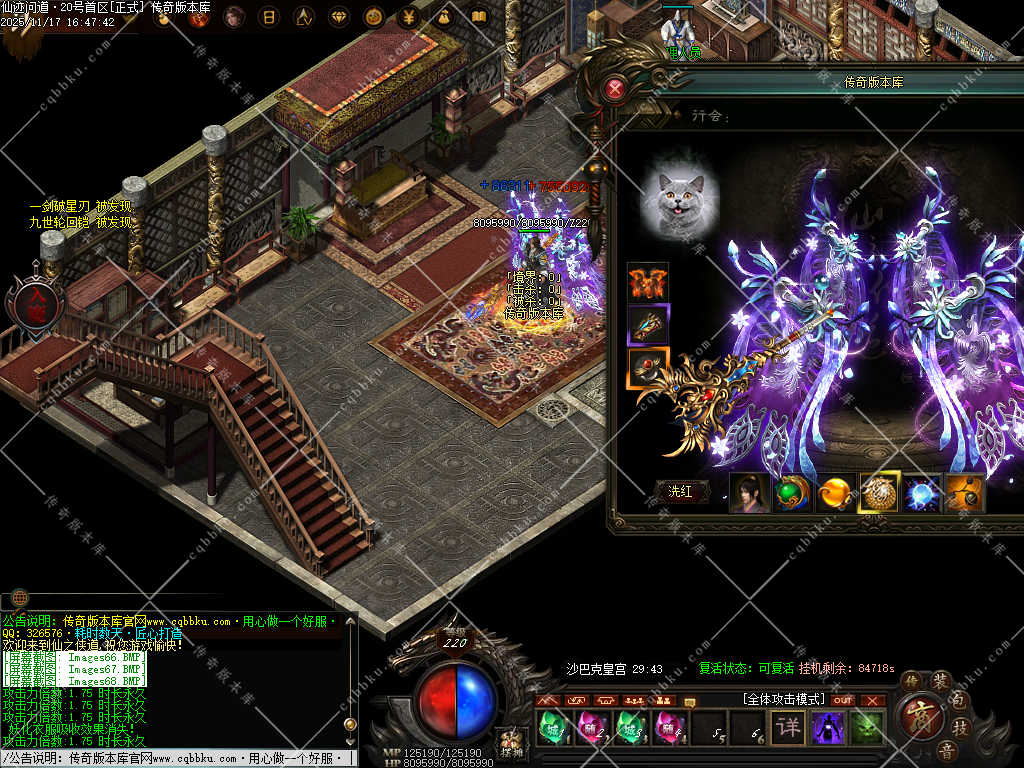The width and height of the screenshot is (1024, 768).
Task: Open the 详 details button
Action: tap(788, 727)
